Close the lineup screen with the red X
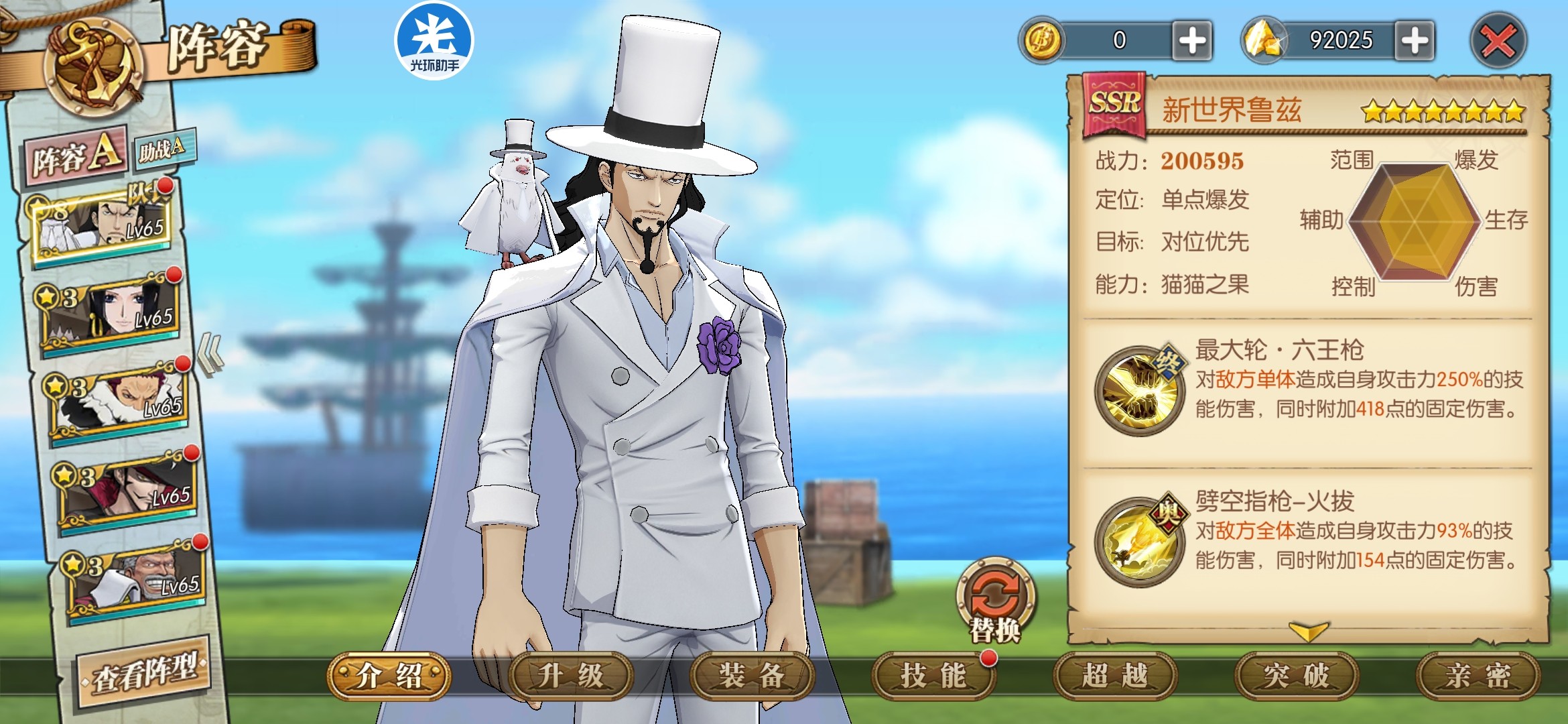 click(x=1498, y=42)
